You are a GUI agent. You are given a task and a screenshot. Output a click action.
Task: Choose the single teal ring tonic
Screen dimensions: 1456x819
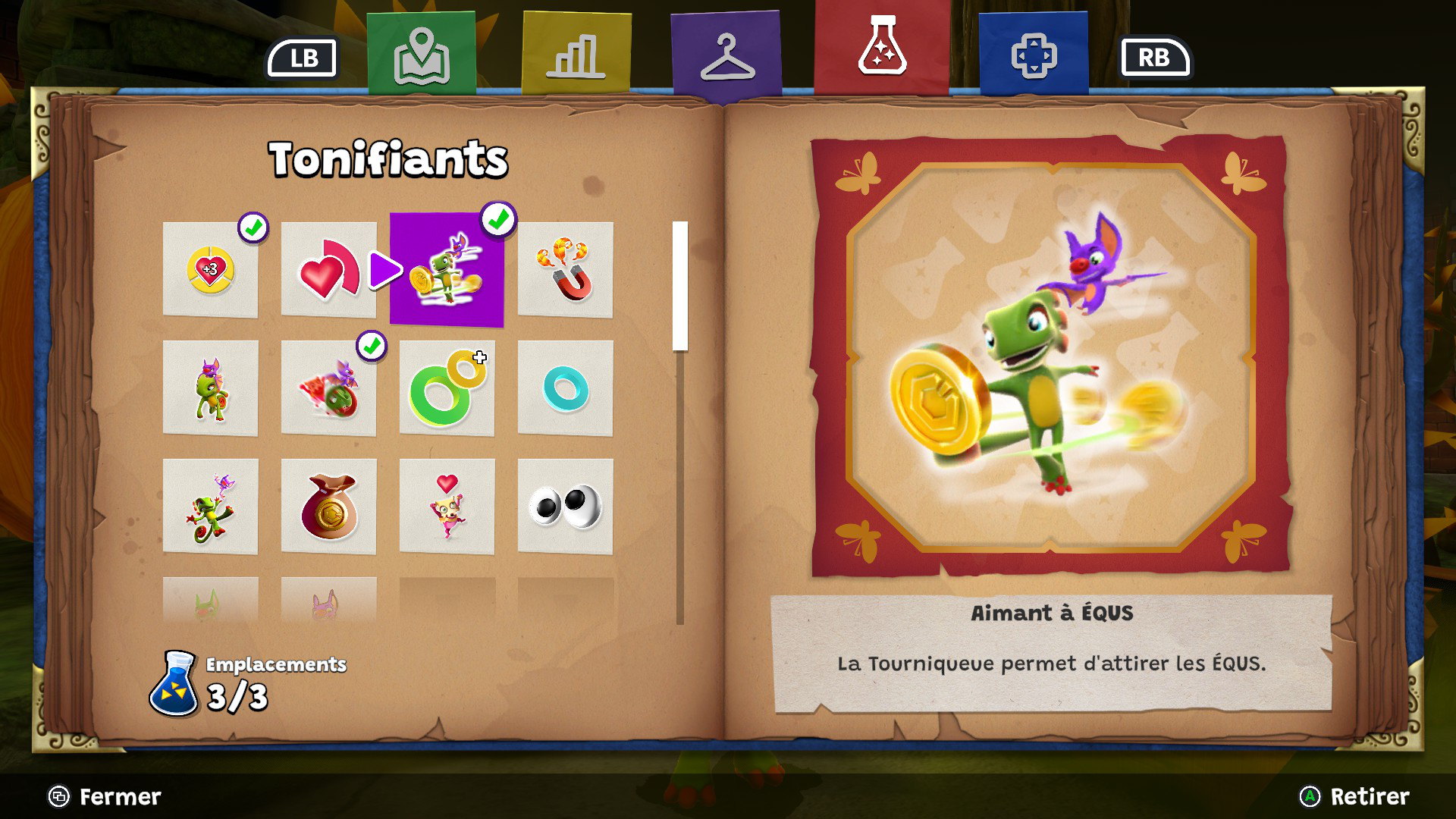tap(565, 388)
